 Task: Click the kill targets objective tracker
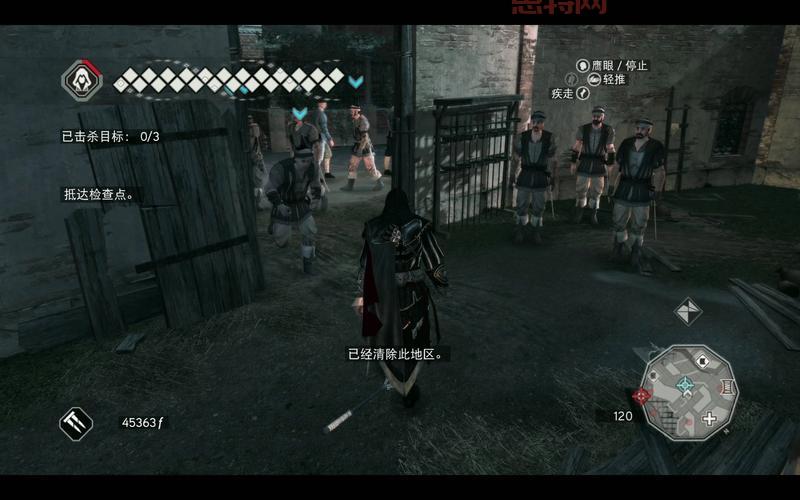(111, 136)
